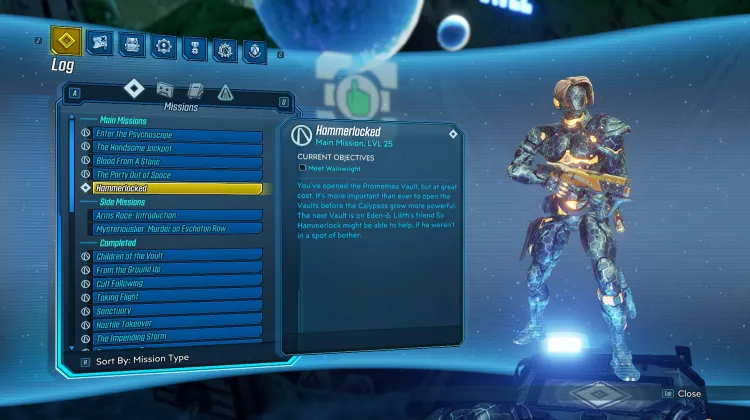Pick The Party Out of Space mission
This screenshot has width=750, height=420.
177,175
